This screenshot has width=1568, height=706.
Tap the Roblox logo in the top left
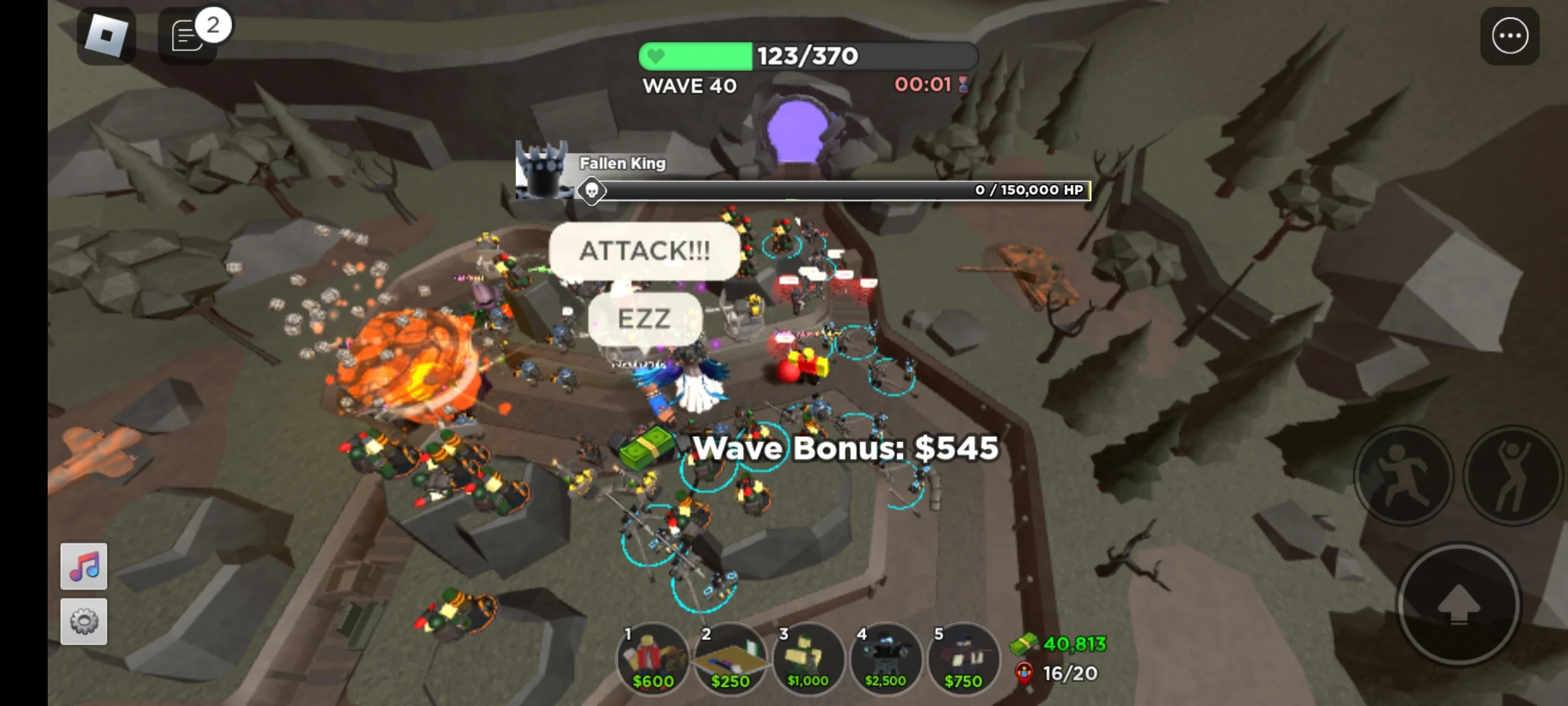107,34
